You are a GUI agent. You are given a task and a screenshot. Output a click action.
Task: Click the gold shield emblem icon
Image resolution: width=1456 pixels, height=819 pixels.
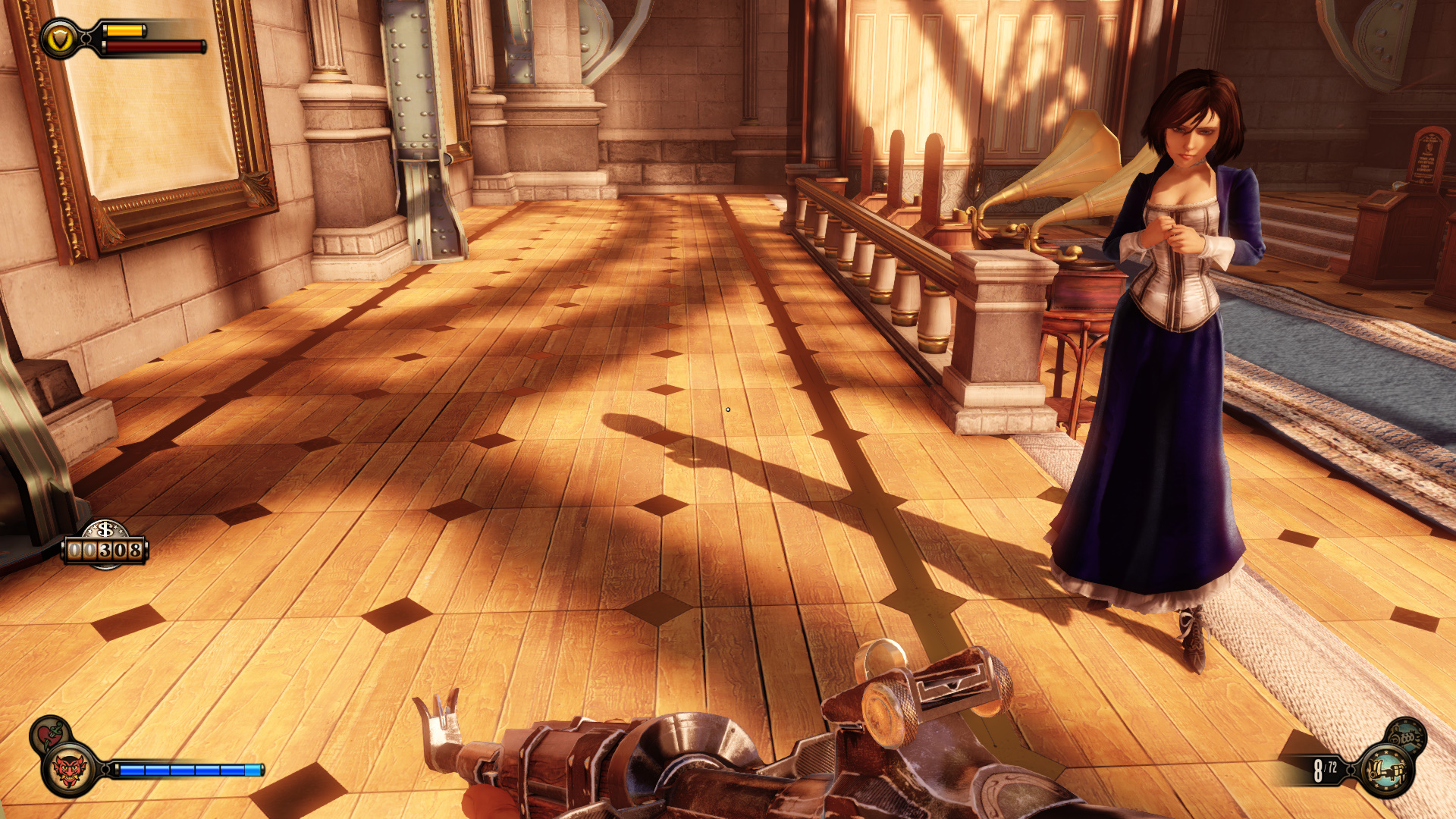pos(59,39)
